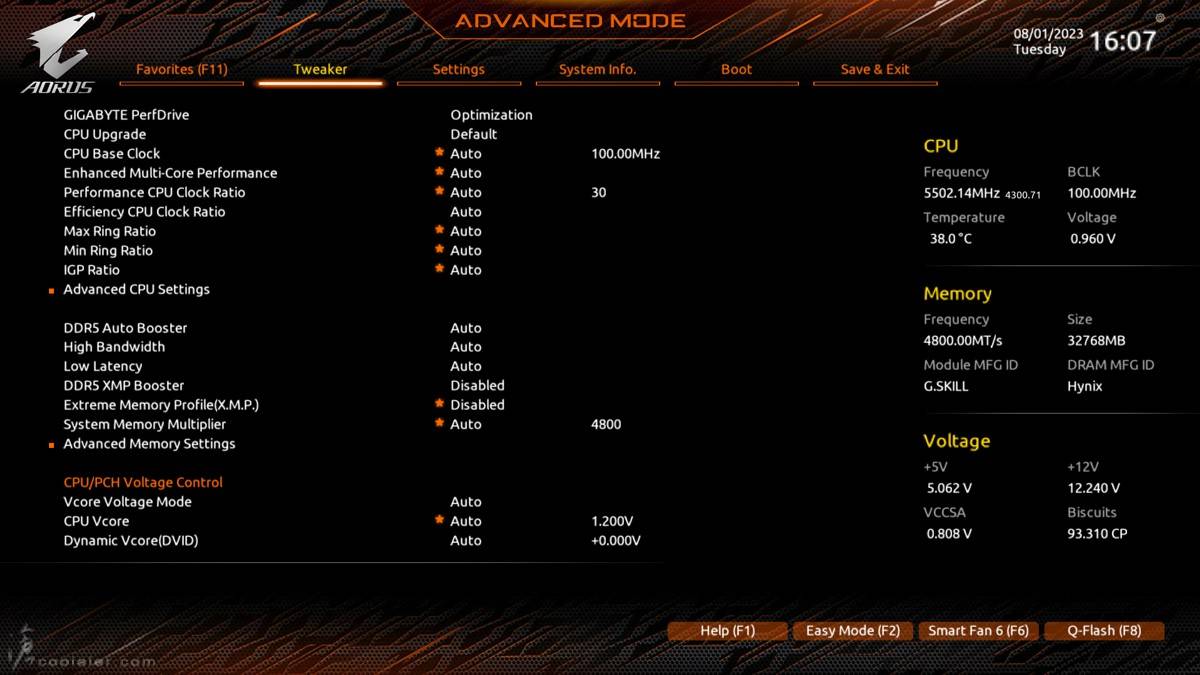Select the Boot tab
1200x675 pixels.
pos(736,70)
